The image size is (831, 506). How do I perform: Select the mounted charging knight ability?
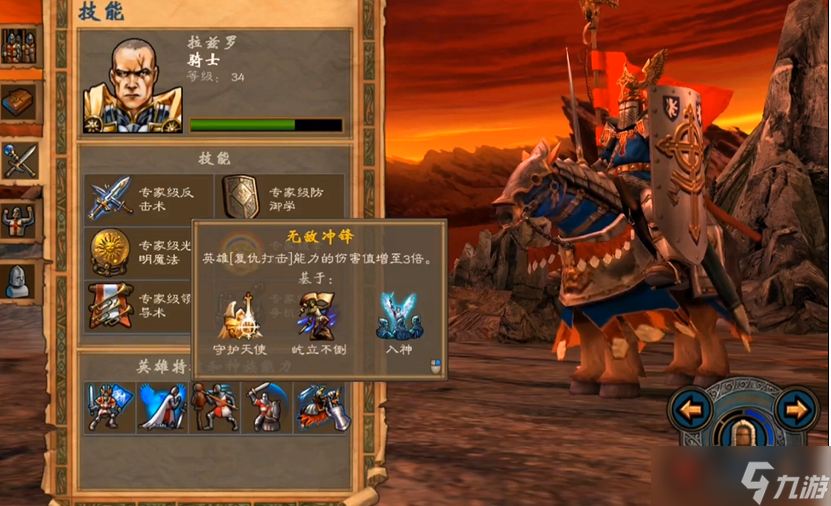pos(320,407)
